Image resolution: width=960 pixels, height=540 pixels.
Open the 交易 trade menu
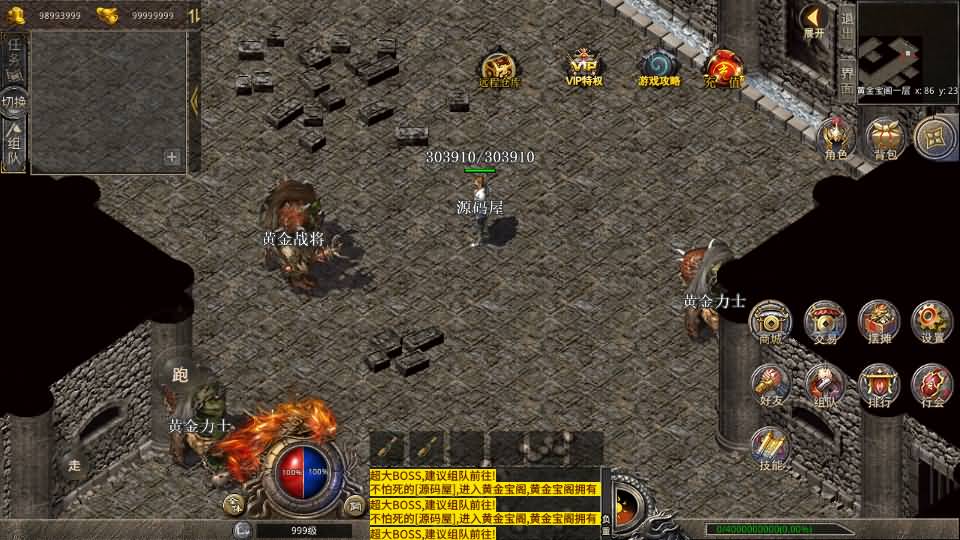tap(825, 322)
